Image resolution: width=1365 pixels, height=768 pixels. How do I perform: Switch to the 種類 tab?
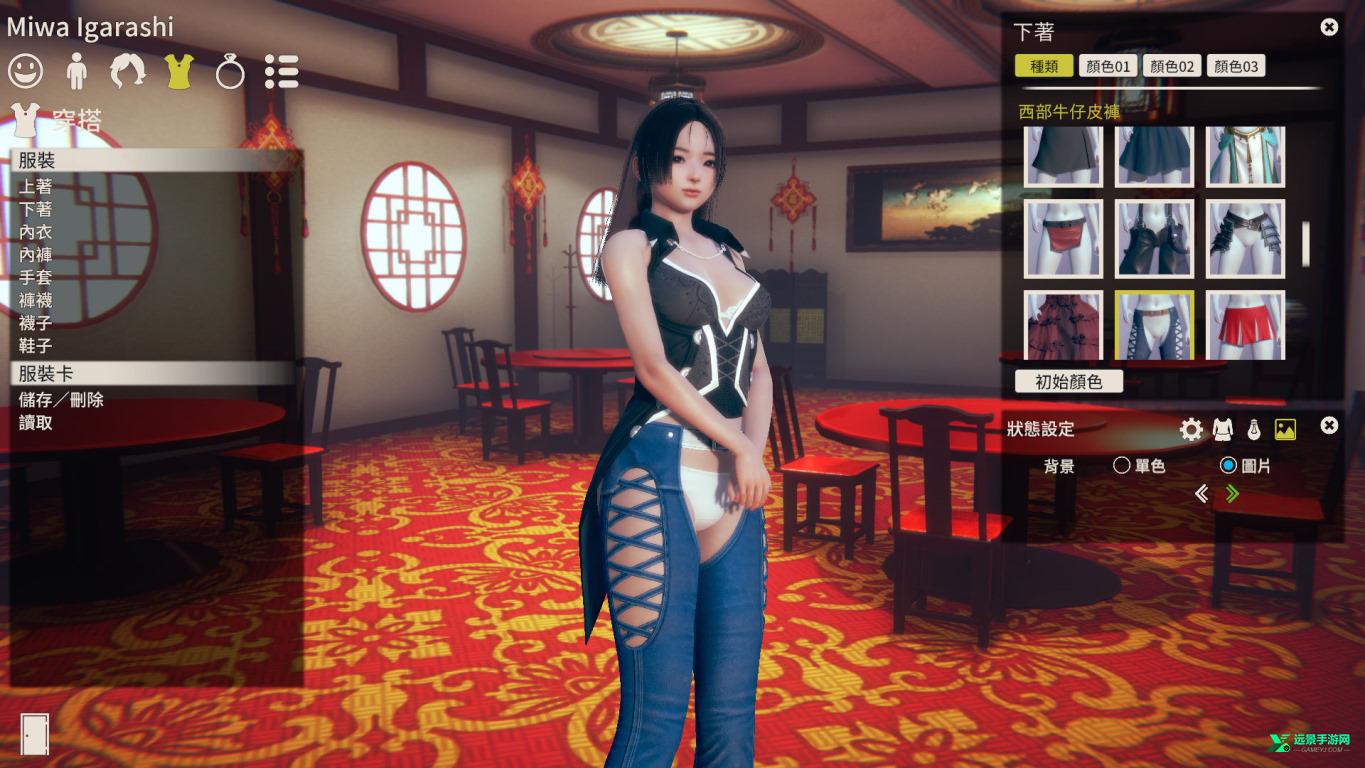tap(1043, 65)
